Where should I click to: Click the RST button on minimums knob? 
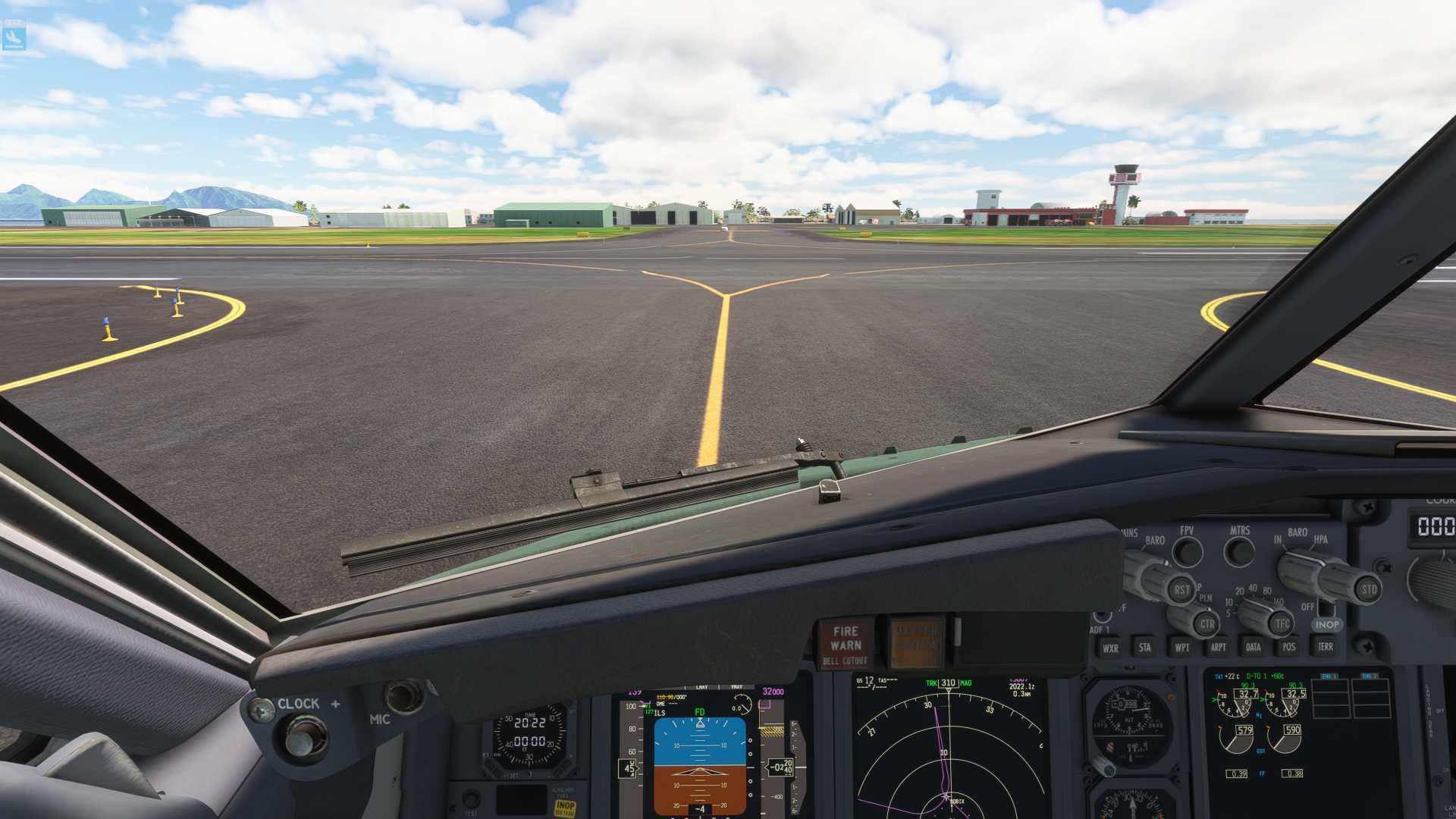(x=1181, y=589)
